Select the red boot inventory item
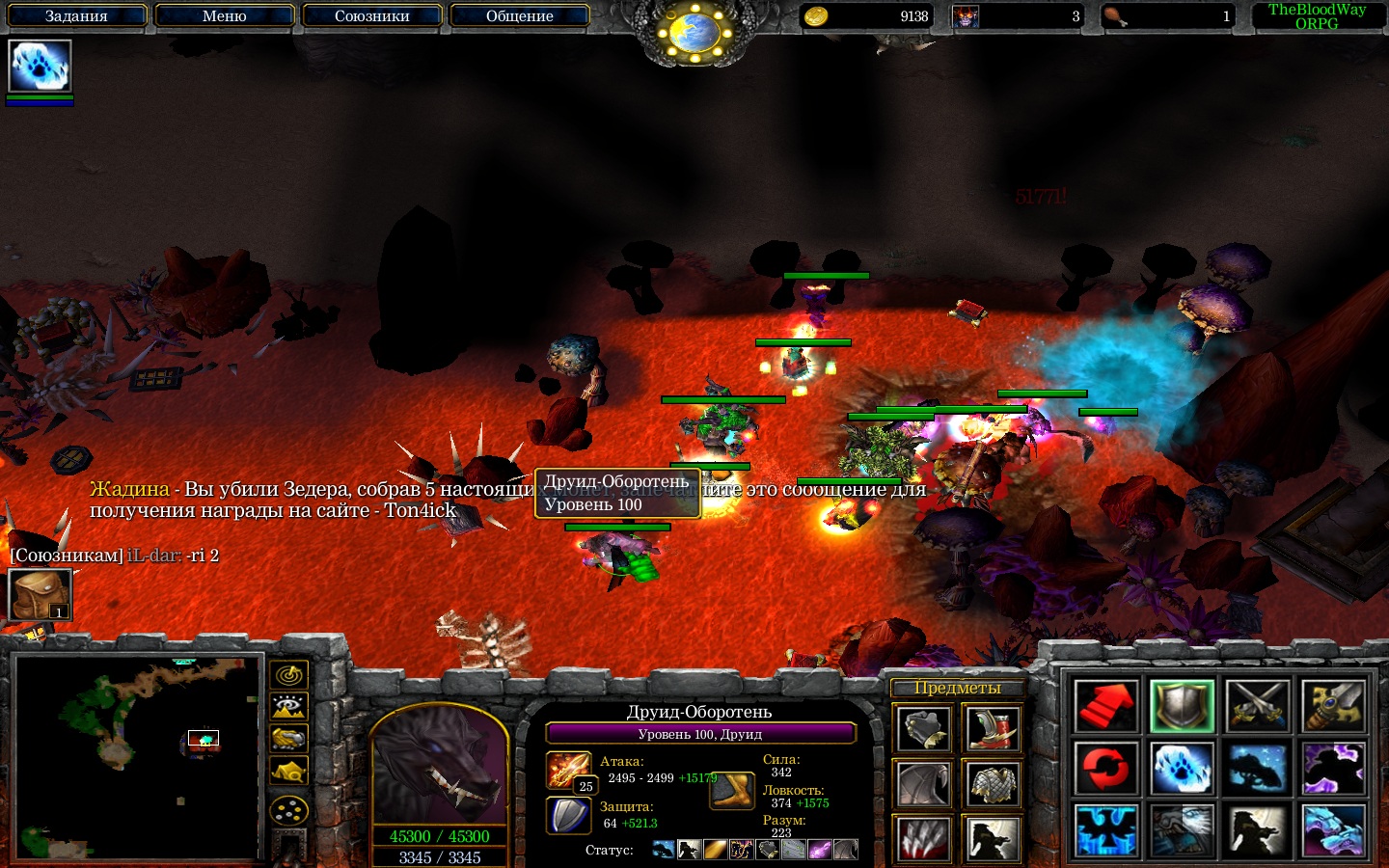Screen dimensions: 1389x868 pyautogui.click(x=992, y=729)
